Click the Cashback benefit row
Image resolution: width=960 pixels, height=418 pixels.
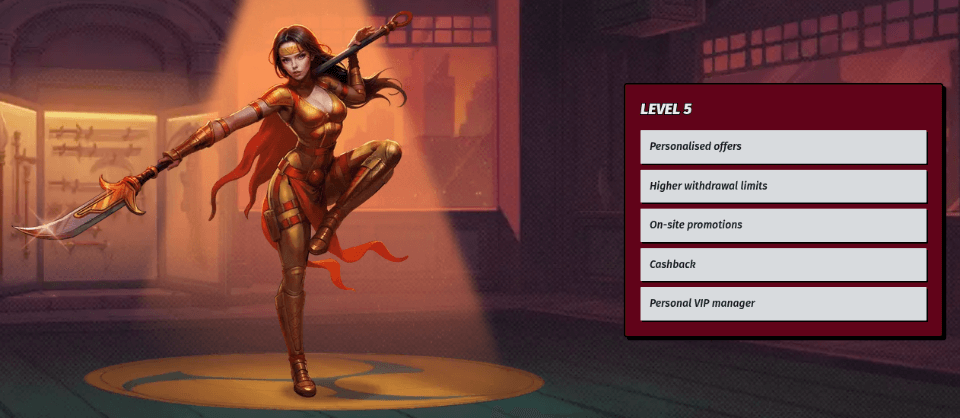pyautogui.click(x=783, y=264)
